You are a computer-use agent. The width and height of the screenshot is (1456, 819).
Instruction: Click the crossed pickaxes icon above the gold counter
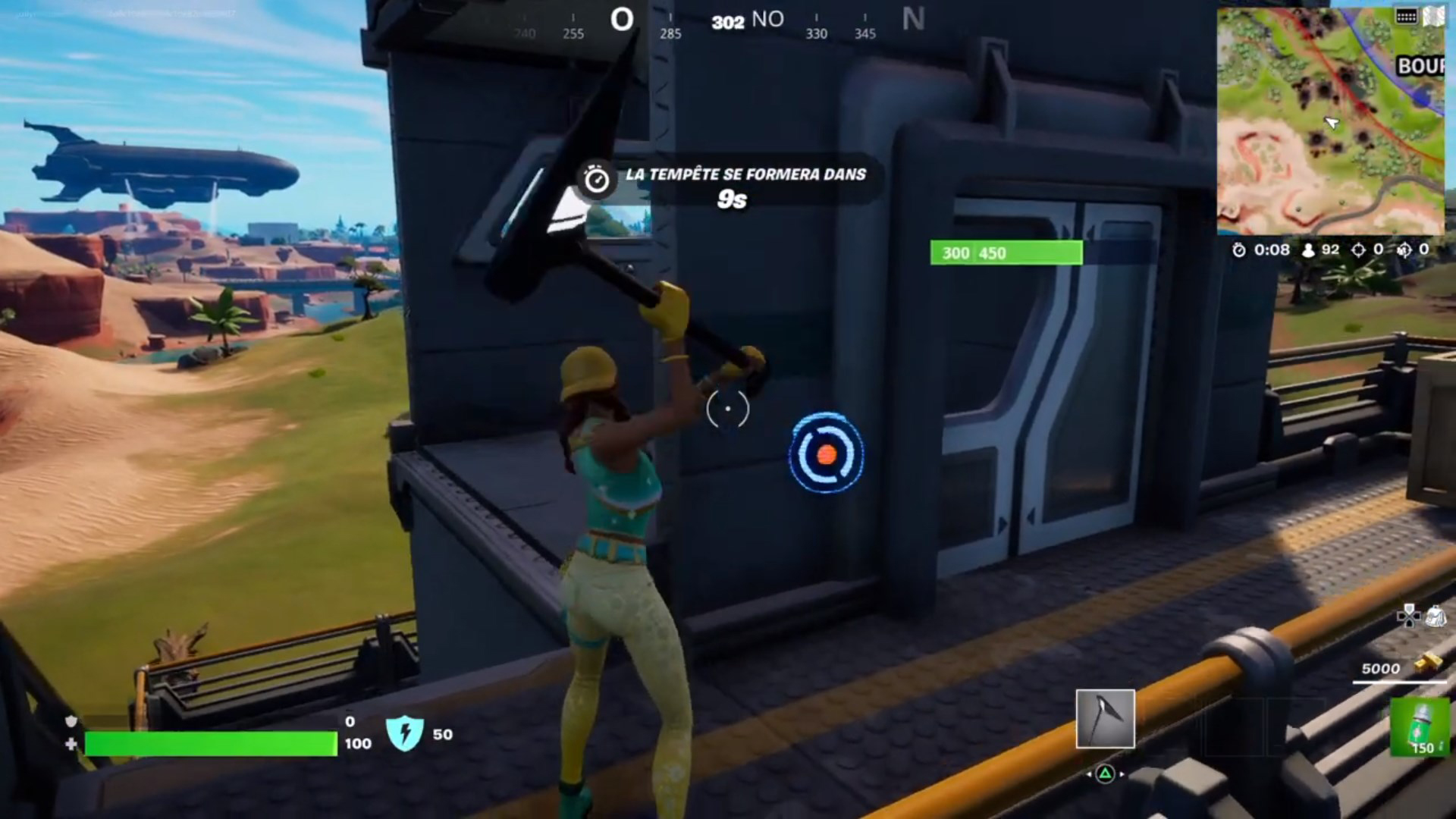click(x=1408, y=617)
